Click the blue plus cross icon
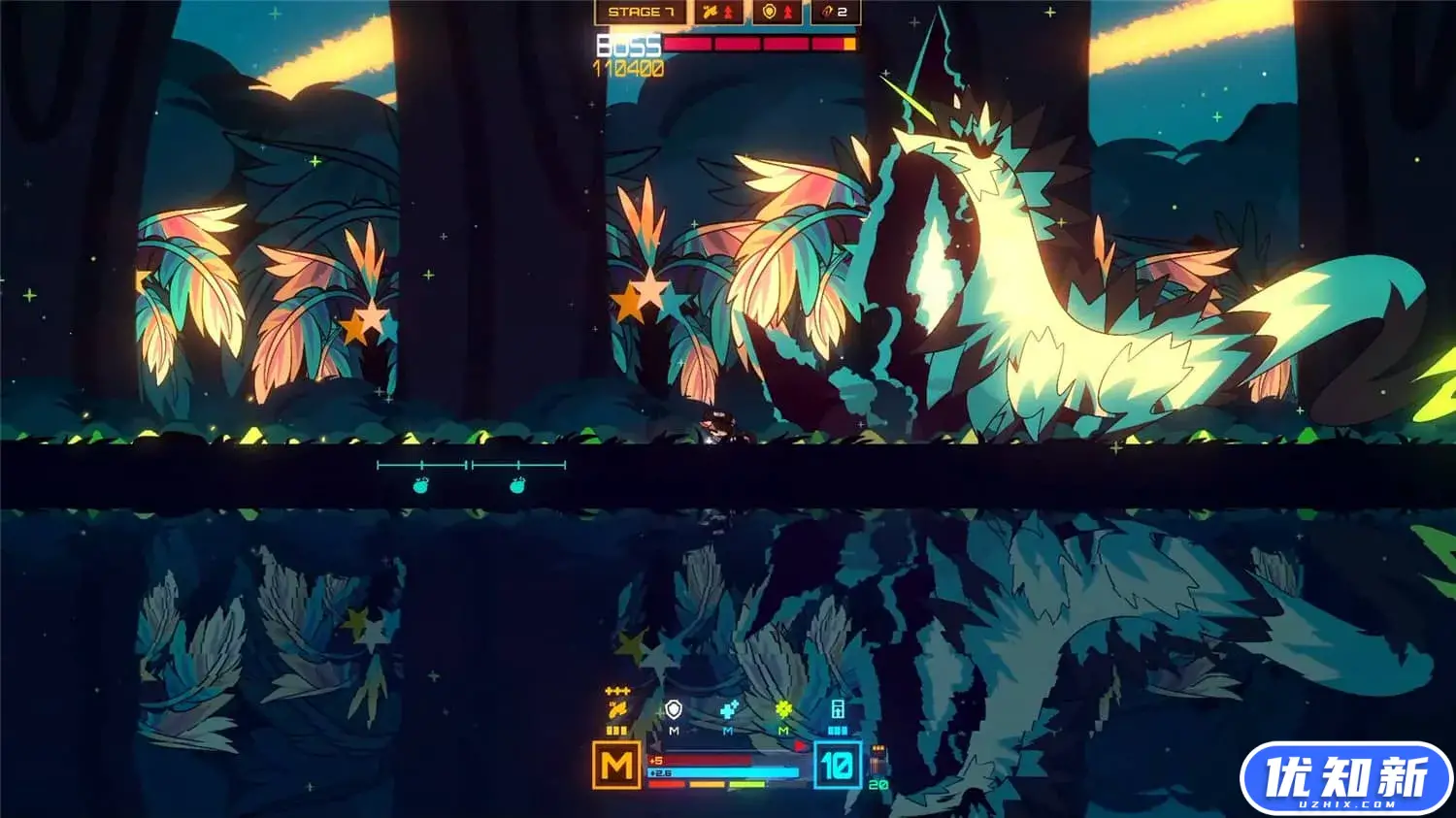This screenshot has width=1456, height=818. point(729,710)
